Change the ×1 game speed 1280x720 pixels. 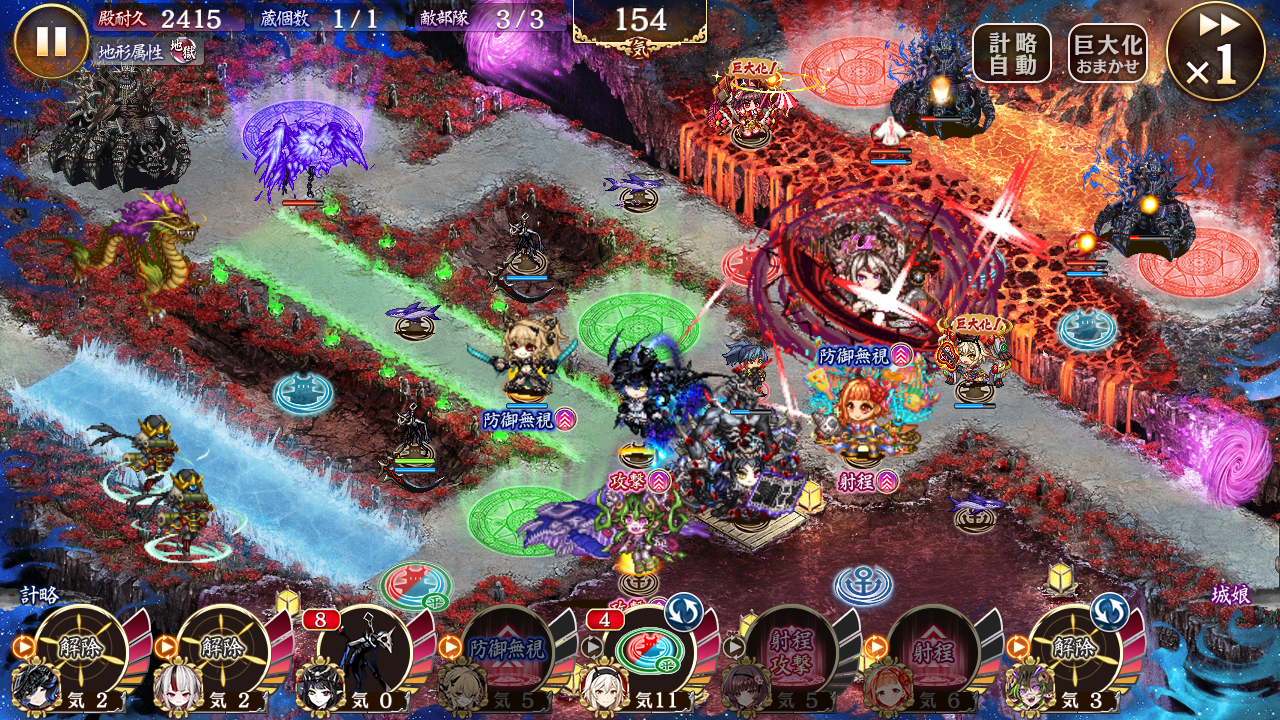(x=1214, y=51)
